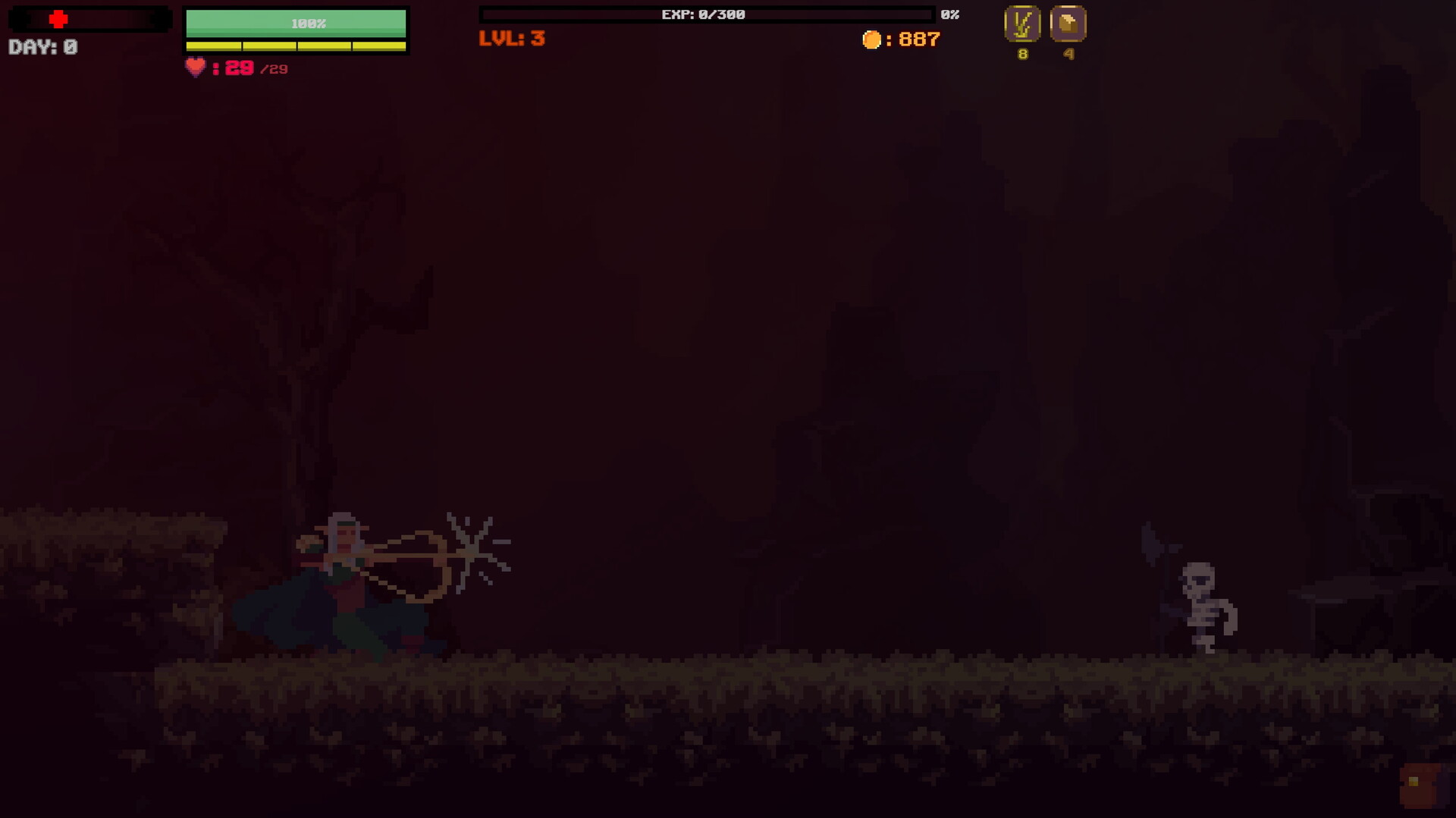1456x818 pixels.
Task: Click the item count badge showing 8
Action: pos(1021,54)
